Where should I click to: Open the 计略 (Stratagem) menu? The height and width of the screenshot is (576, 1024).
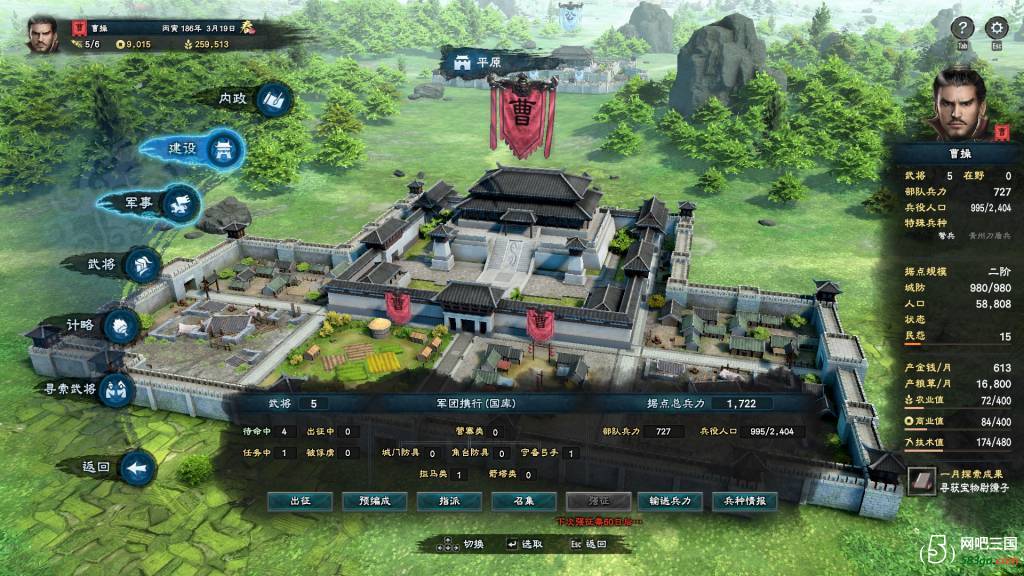(x=121, y=326)
